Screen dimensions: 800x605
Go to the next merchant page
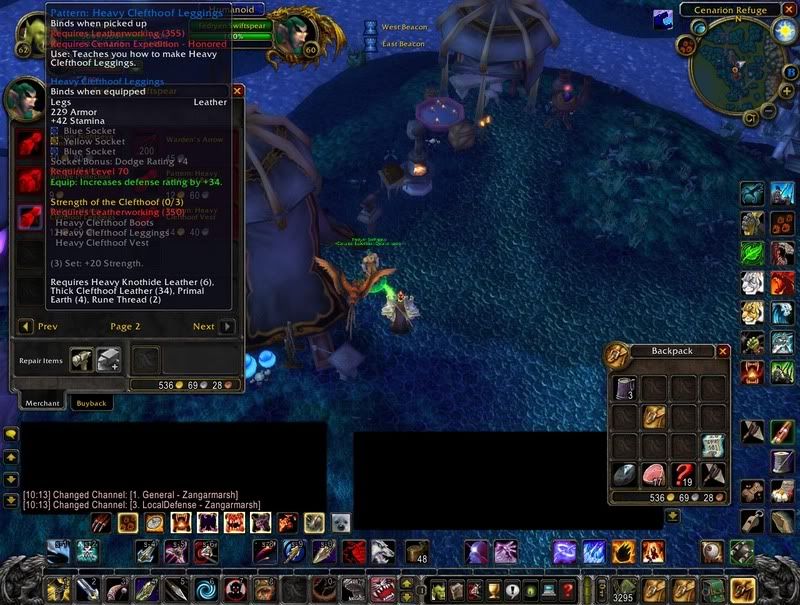(227, 326)
